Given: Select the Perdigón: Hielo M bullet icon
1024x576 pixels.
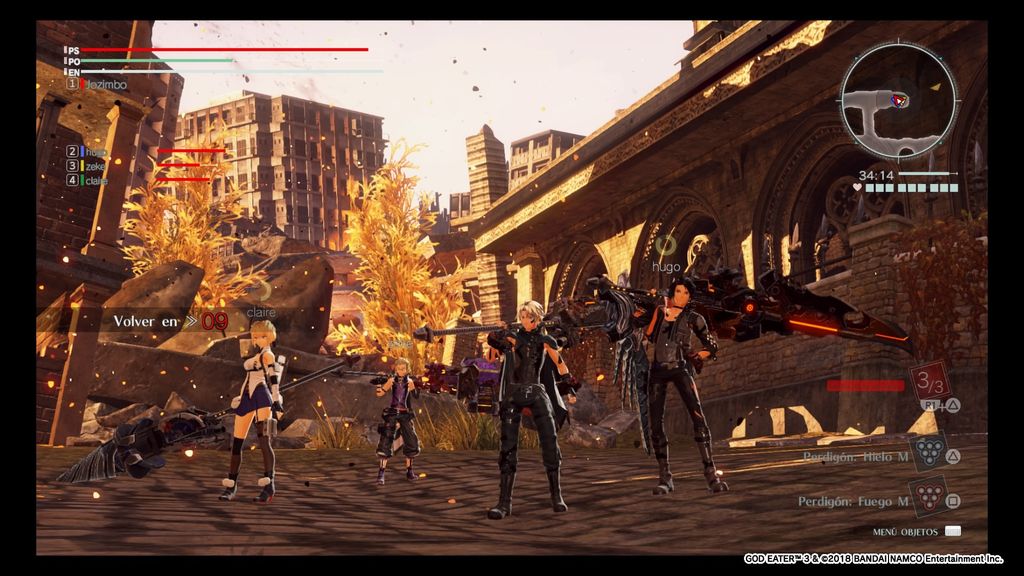Looking at the screenshot, I should [928, 452].
